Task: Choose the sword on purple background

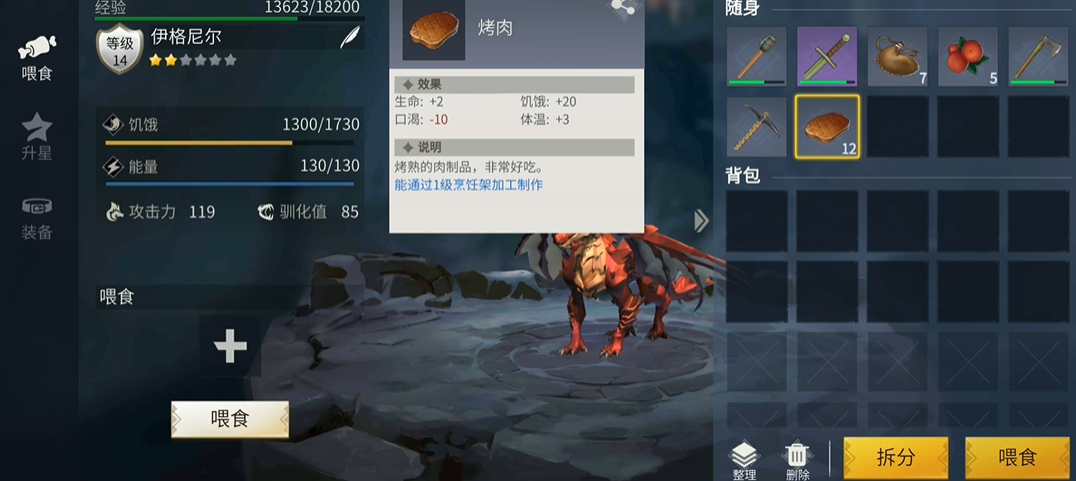Action: point(826,56)
